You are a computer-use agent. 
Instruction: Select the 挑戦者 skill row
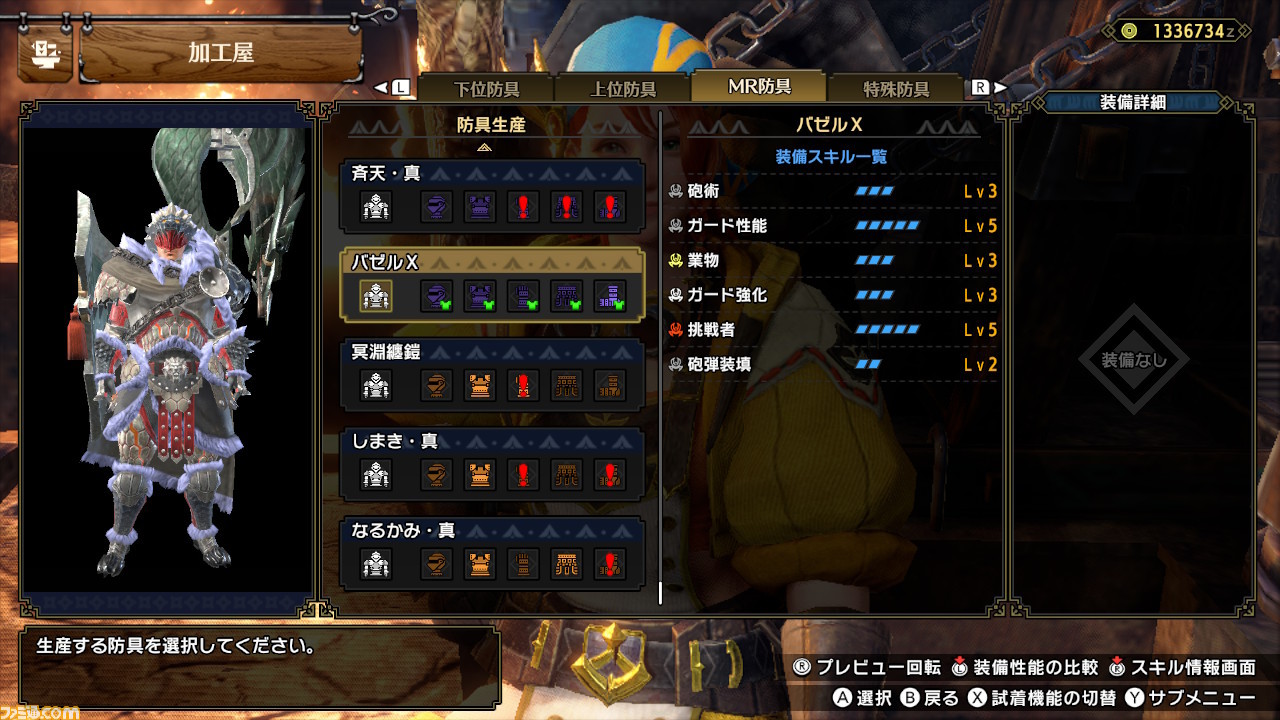click(x=832, y=330)
